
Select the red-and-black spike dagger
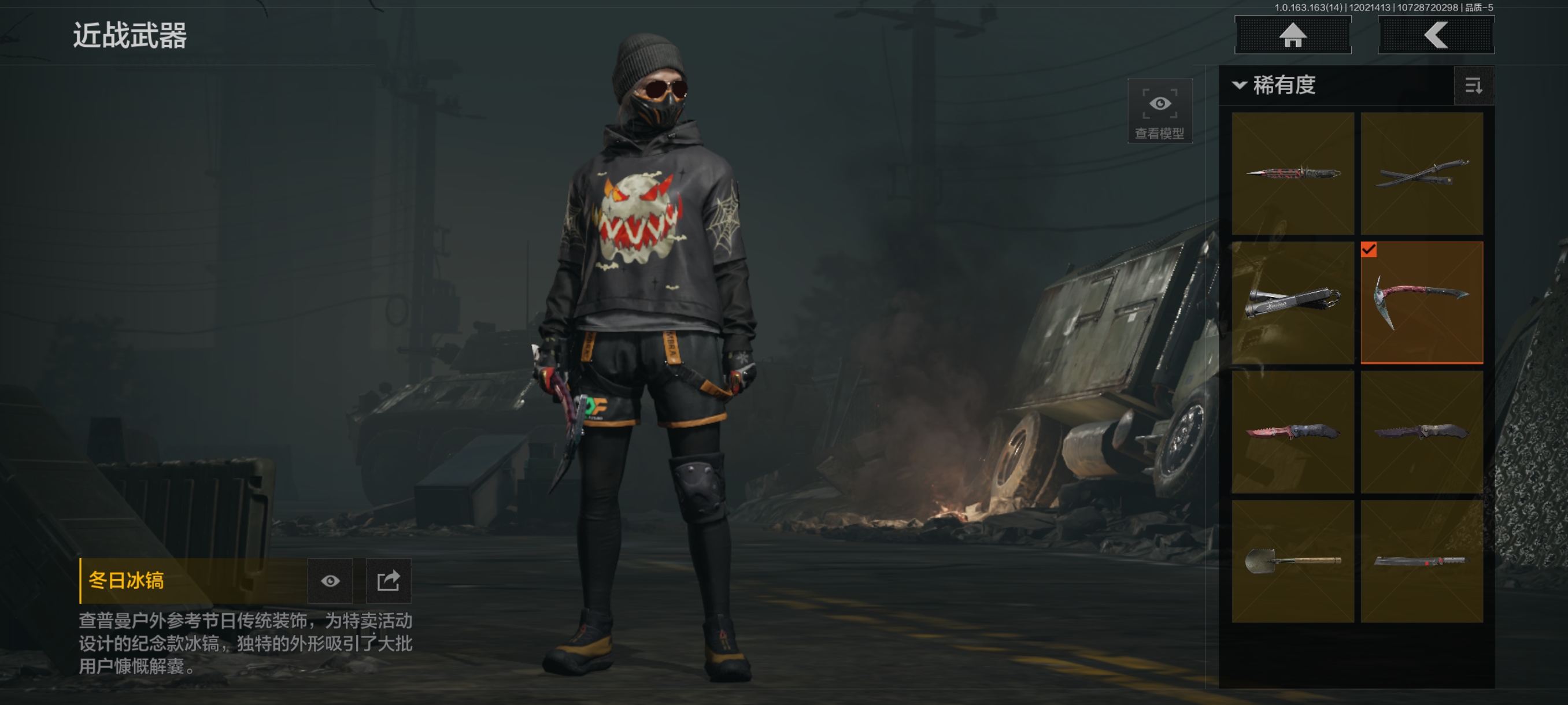click(x=1293, y=173)
